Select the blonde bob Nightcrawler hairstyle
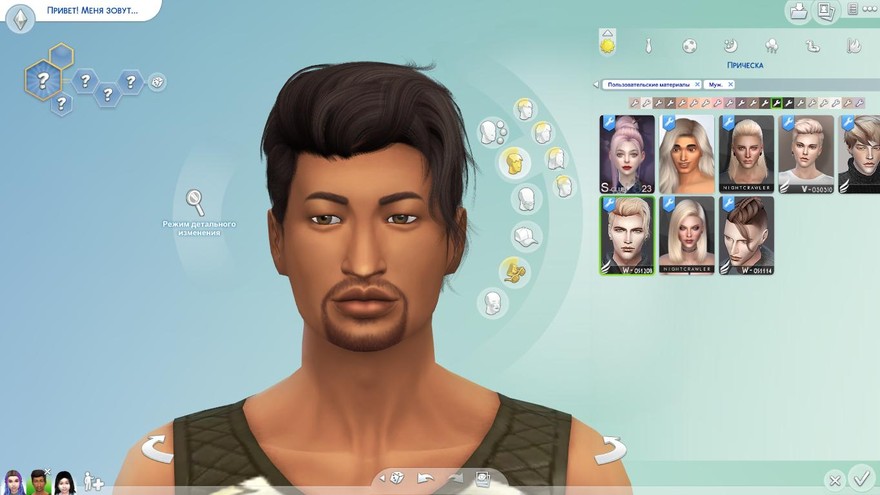Screen dimensions: 880x495 point(687,236)
